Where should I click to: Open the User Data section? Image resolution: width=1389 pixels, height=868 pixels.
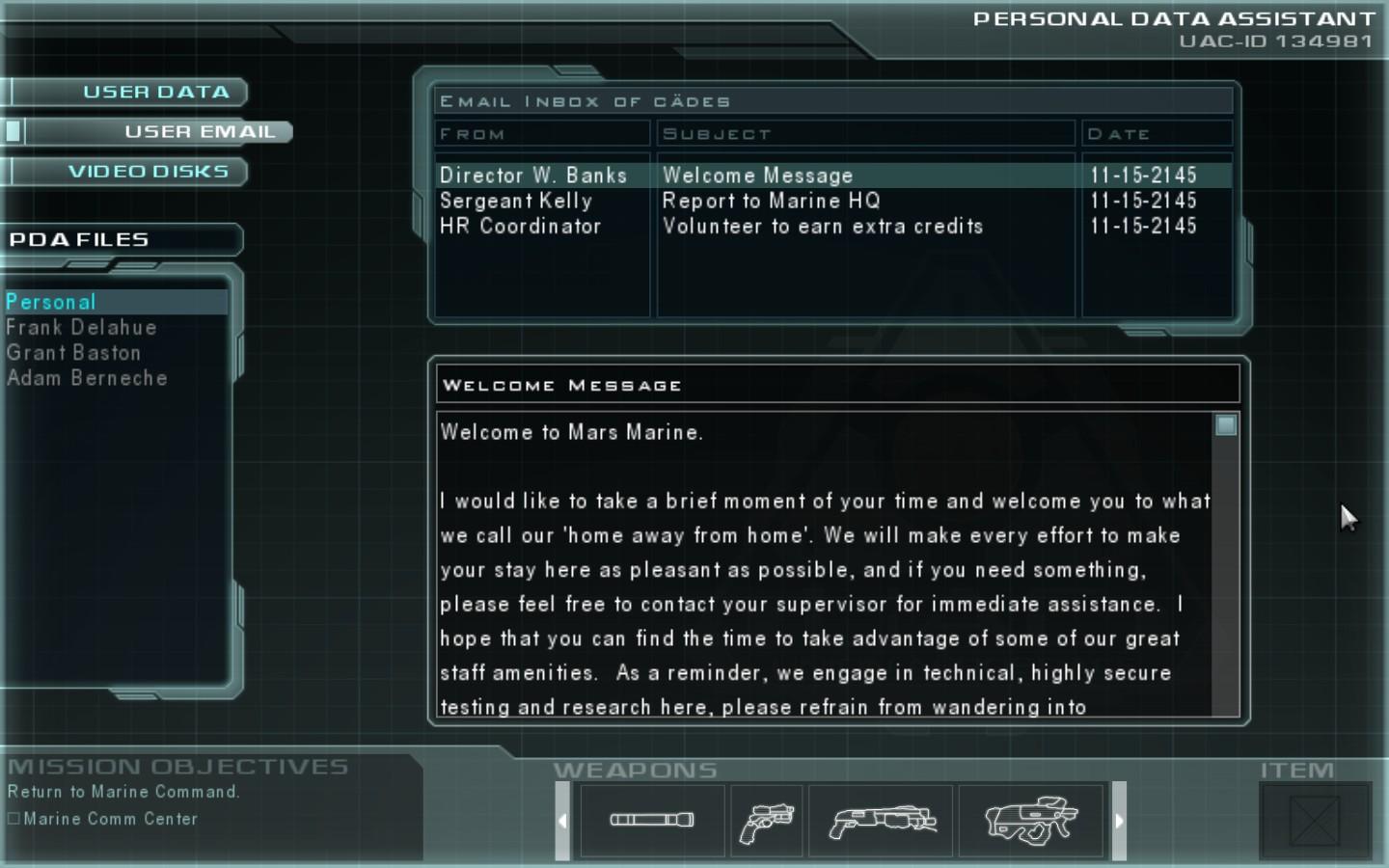click(x=154, y=93)
